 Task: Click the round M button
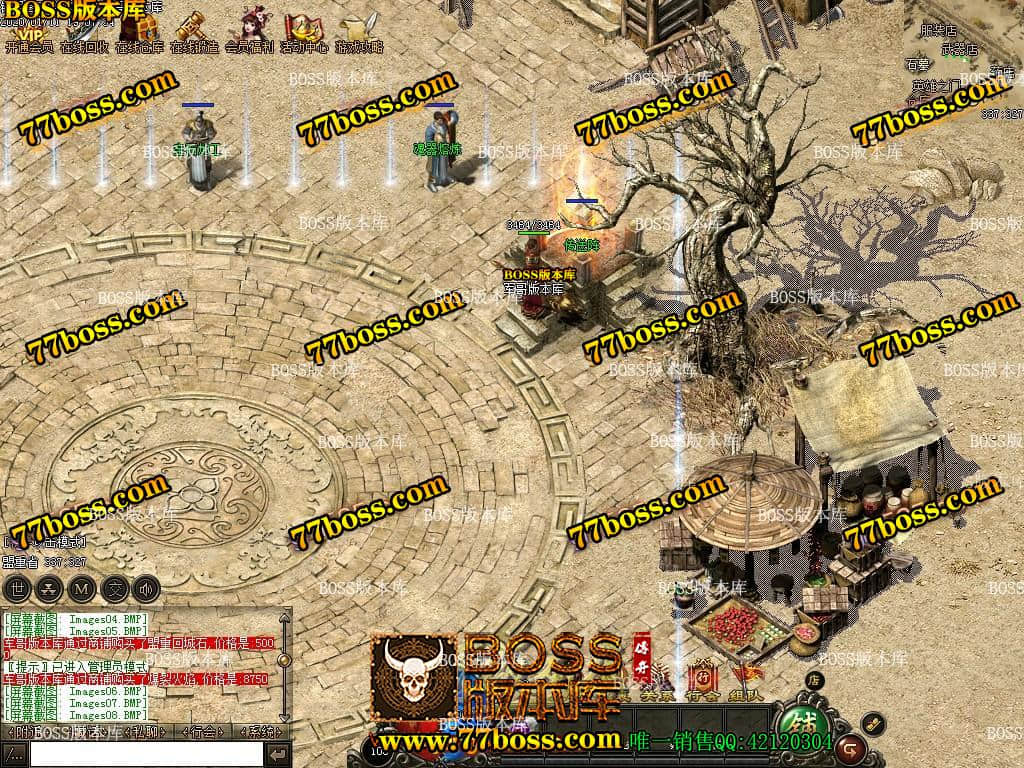(x=83, y=588)
